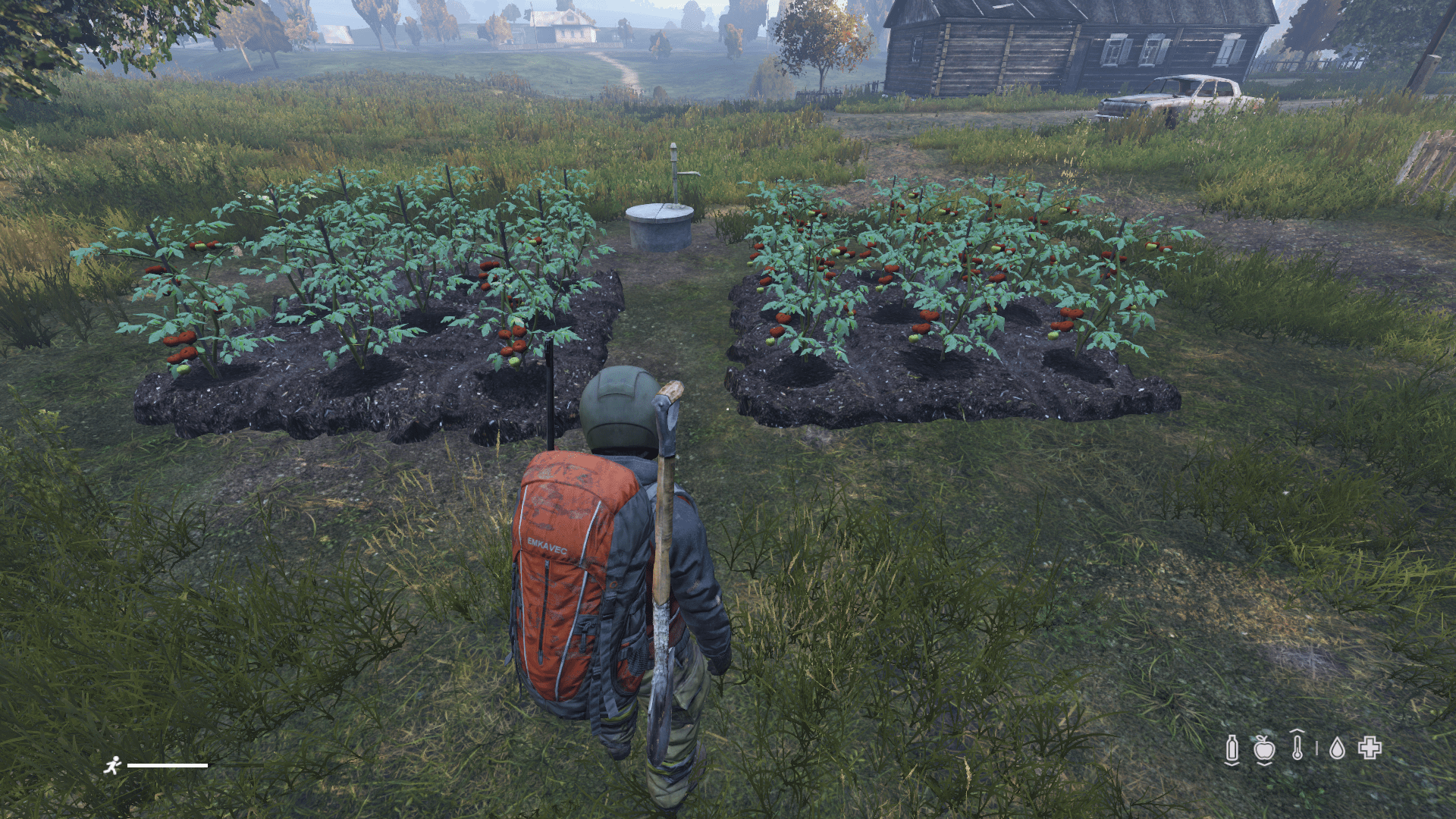The width and height of the screenshot is (1456, 819).
Task: Click the shovel on the character's back
Action: click(661, 576)
